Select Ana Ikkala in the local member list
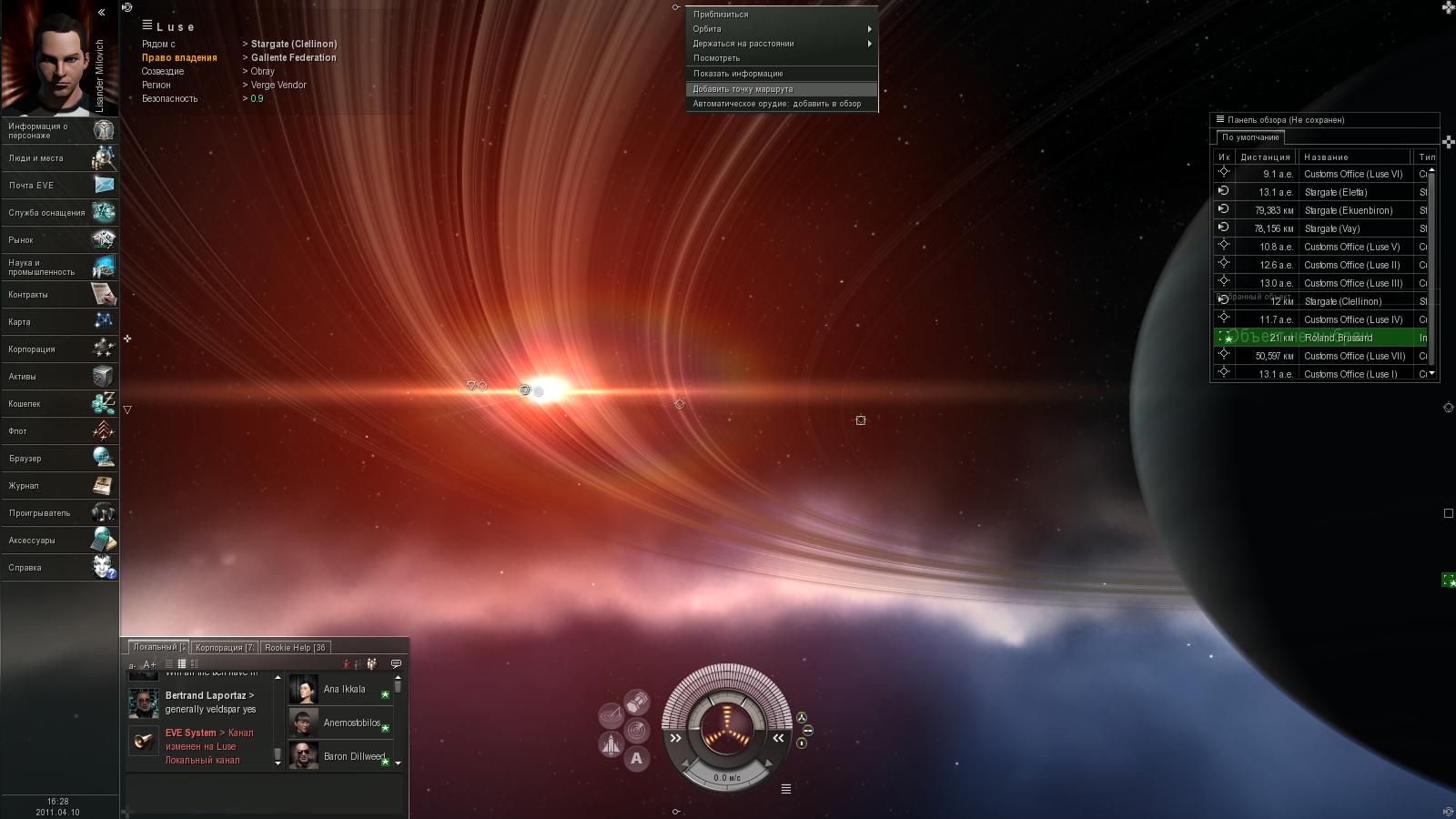1456x819 pixels. coord(344,690)
